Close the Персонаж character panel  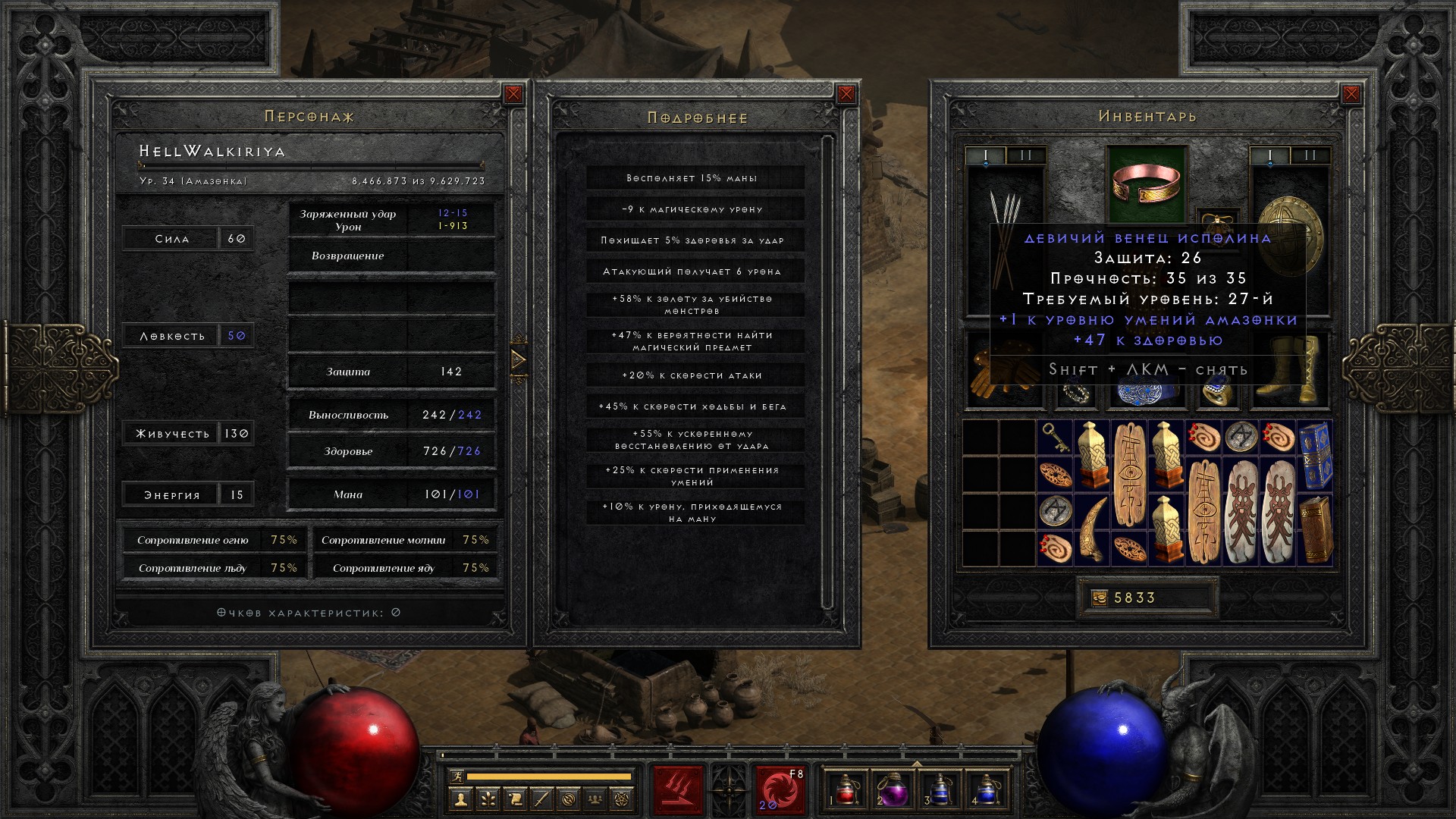point(513,94)
